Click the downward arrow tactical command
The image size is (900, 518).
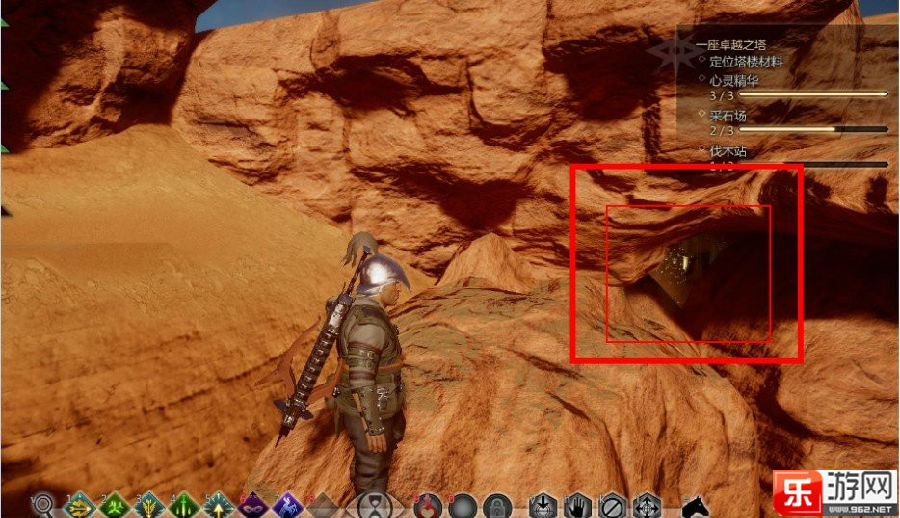543,505
